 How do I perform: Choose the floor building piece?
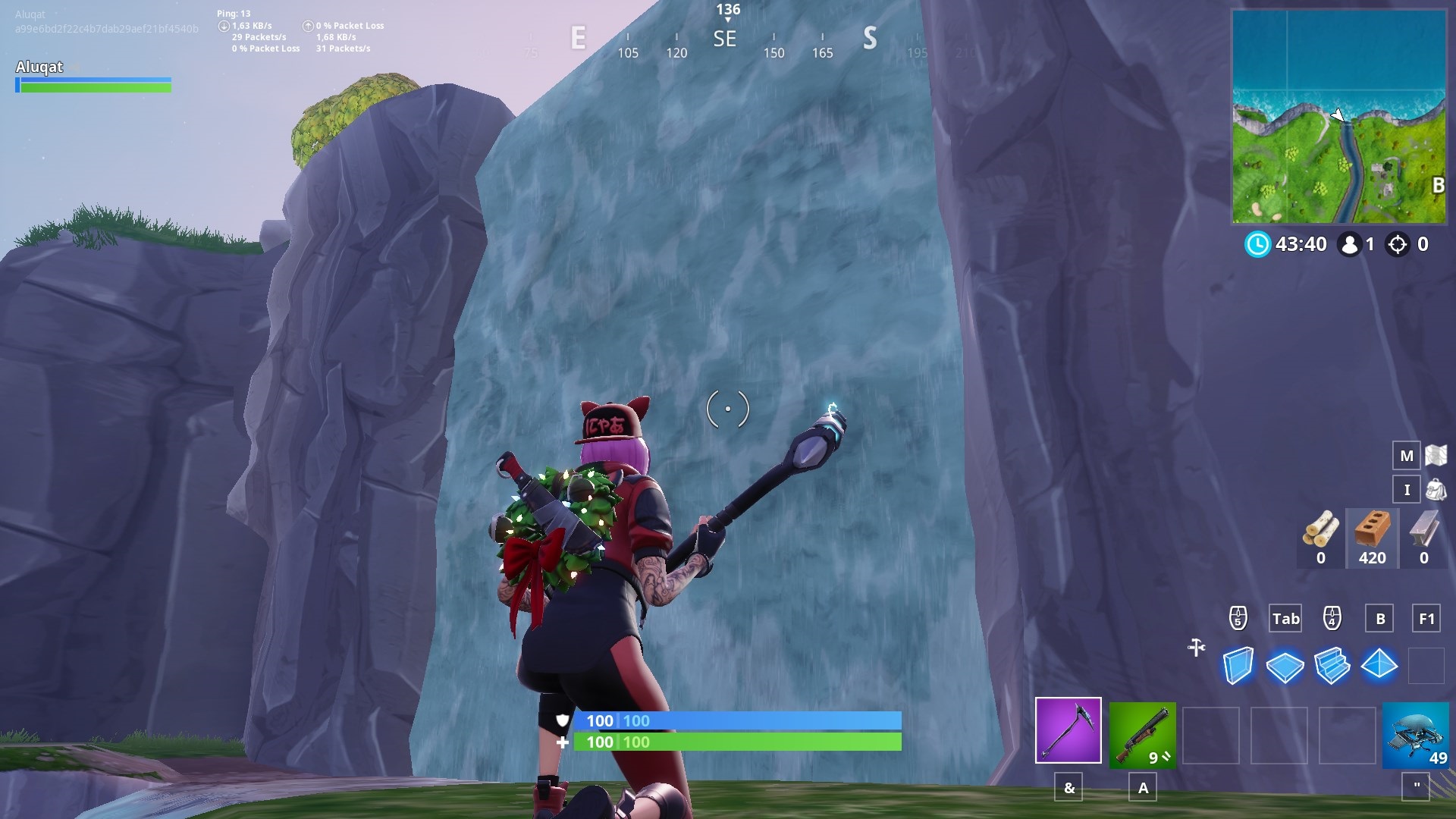coord(1285,667)
